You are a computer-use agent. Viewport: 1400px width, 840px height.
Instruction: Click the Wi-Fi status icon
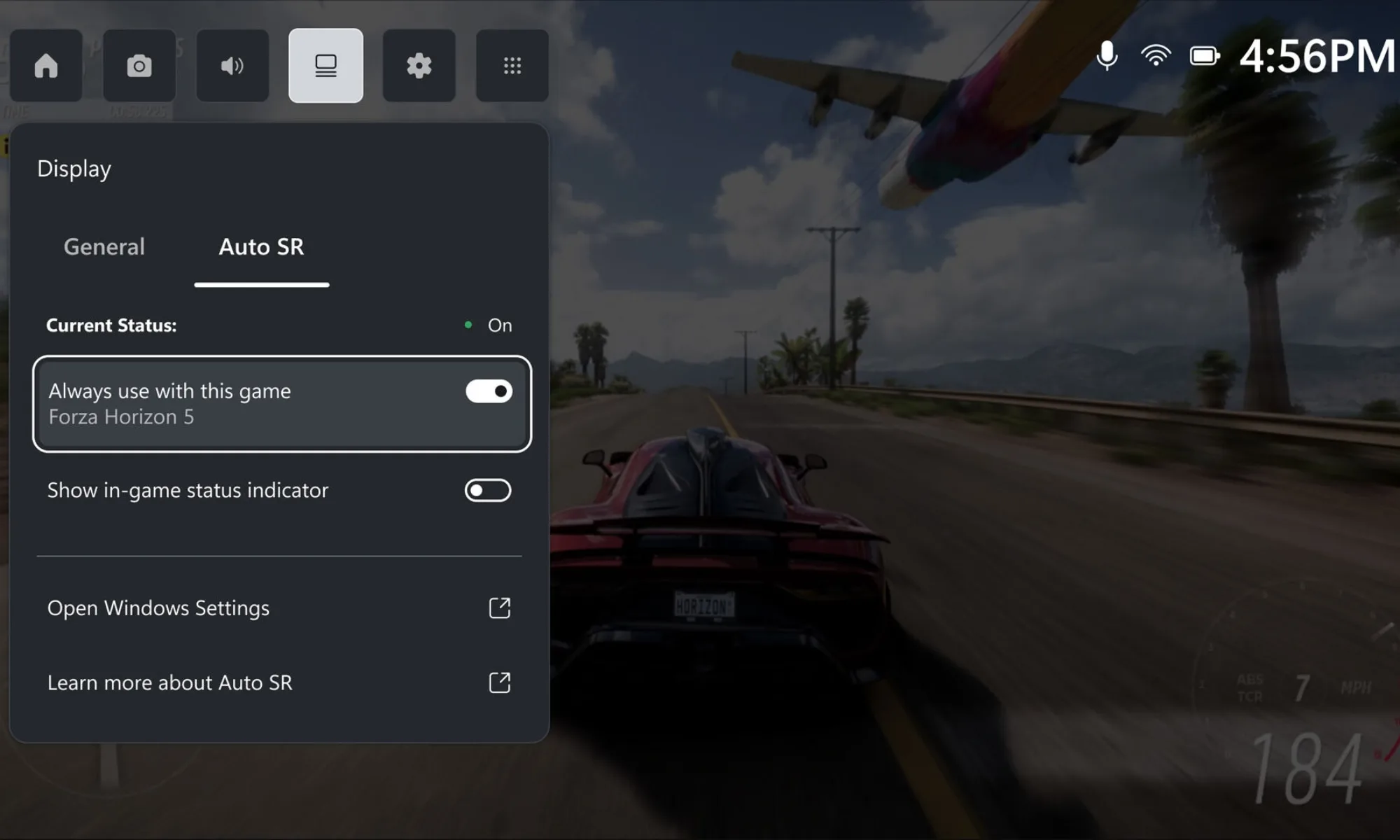point(1156,56)
